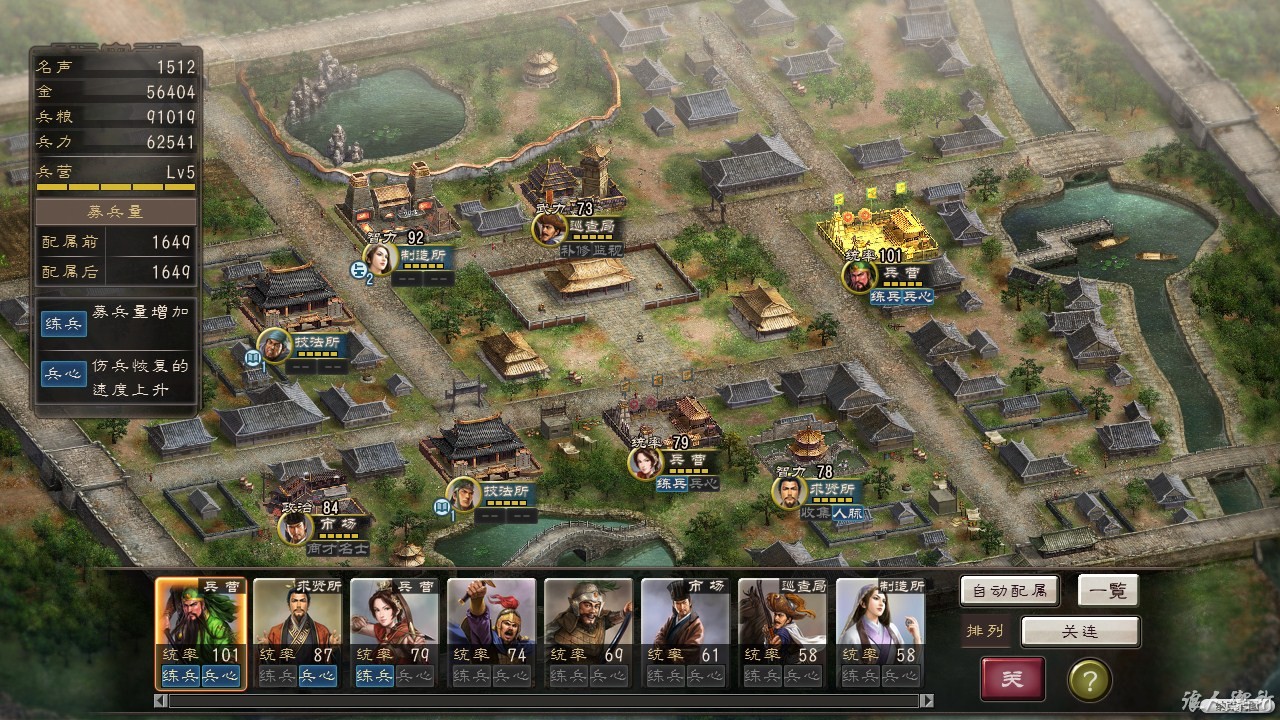This screenshot has width=1280, height=720.
Task: Change sort order via the 关连 button
Action: [1080, 631]
